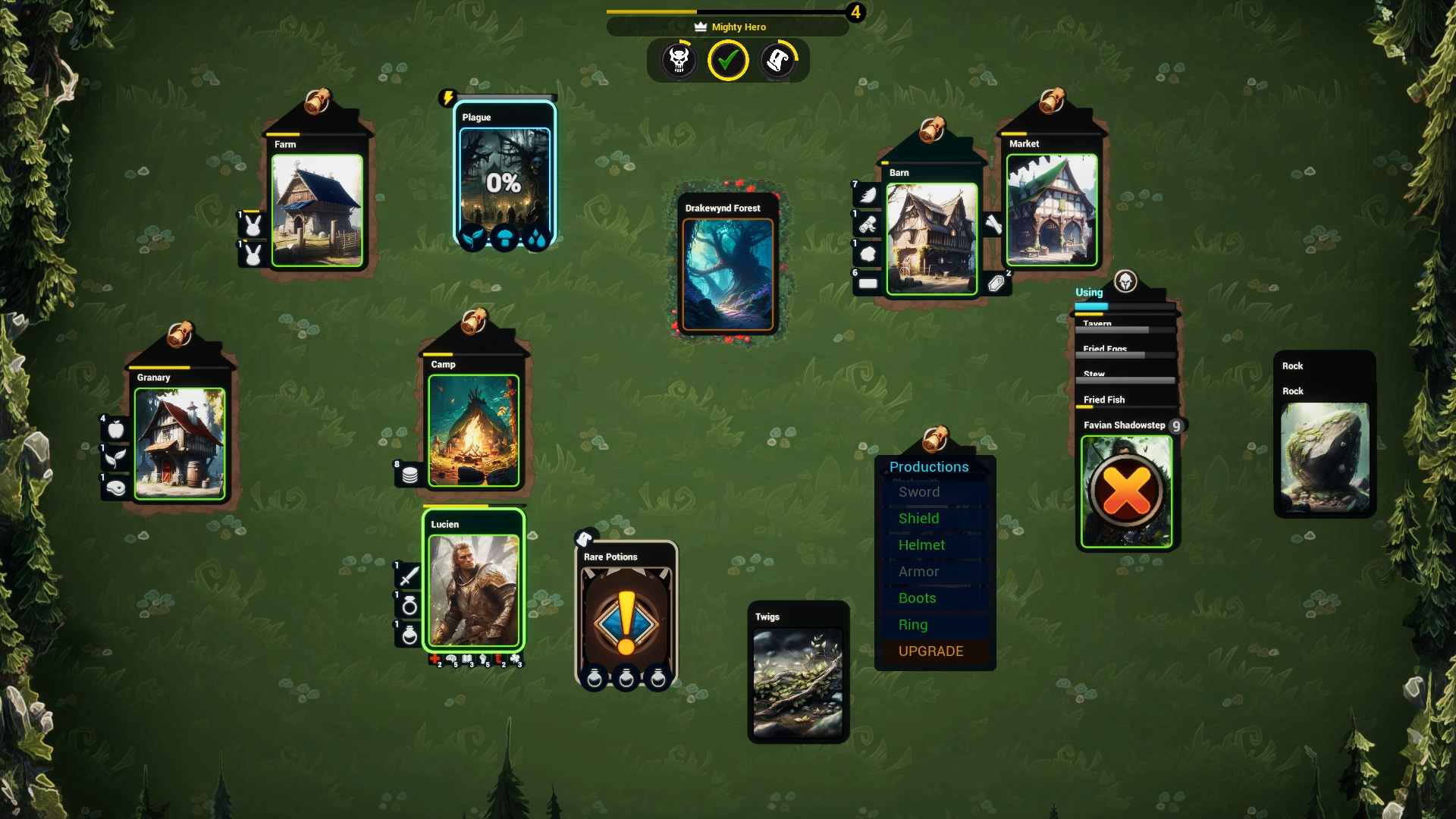Click the gem icon below the Market card
Screen dimensions: 1456x819
tap(998, 283)
